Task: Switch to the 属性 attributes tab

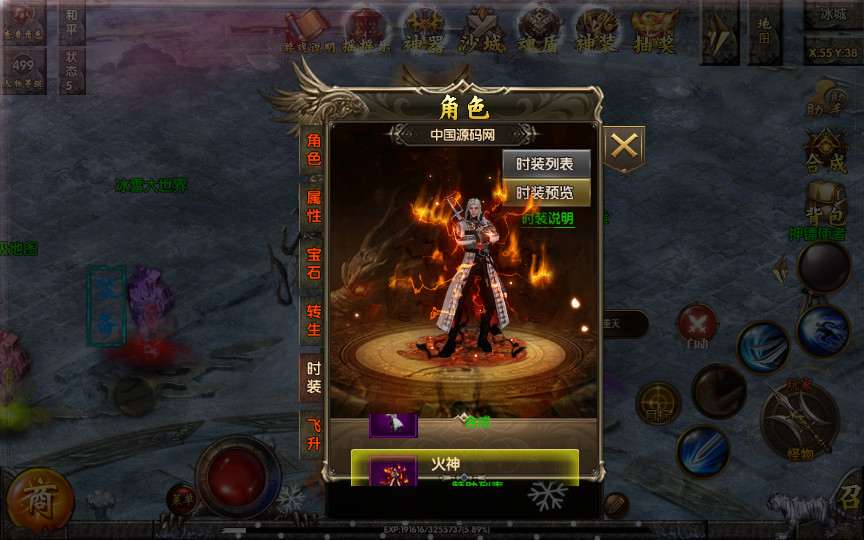Action: coord(314,205)
